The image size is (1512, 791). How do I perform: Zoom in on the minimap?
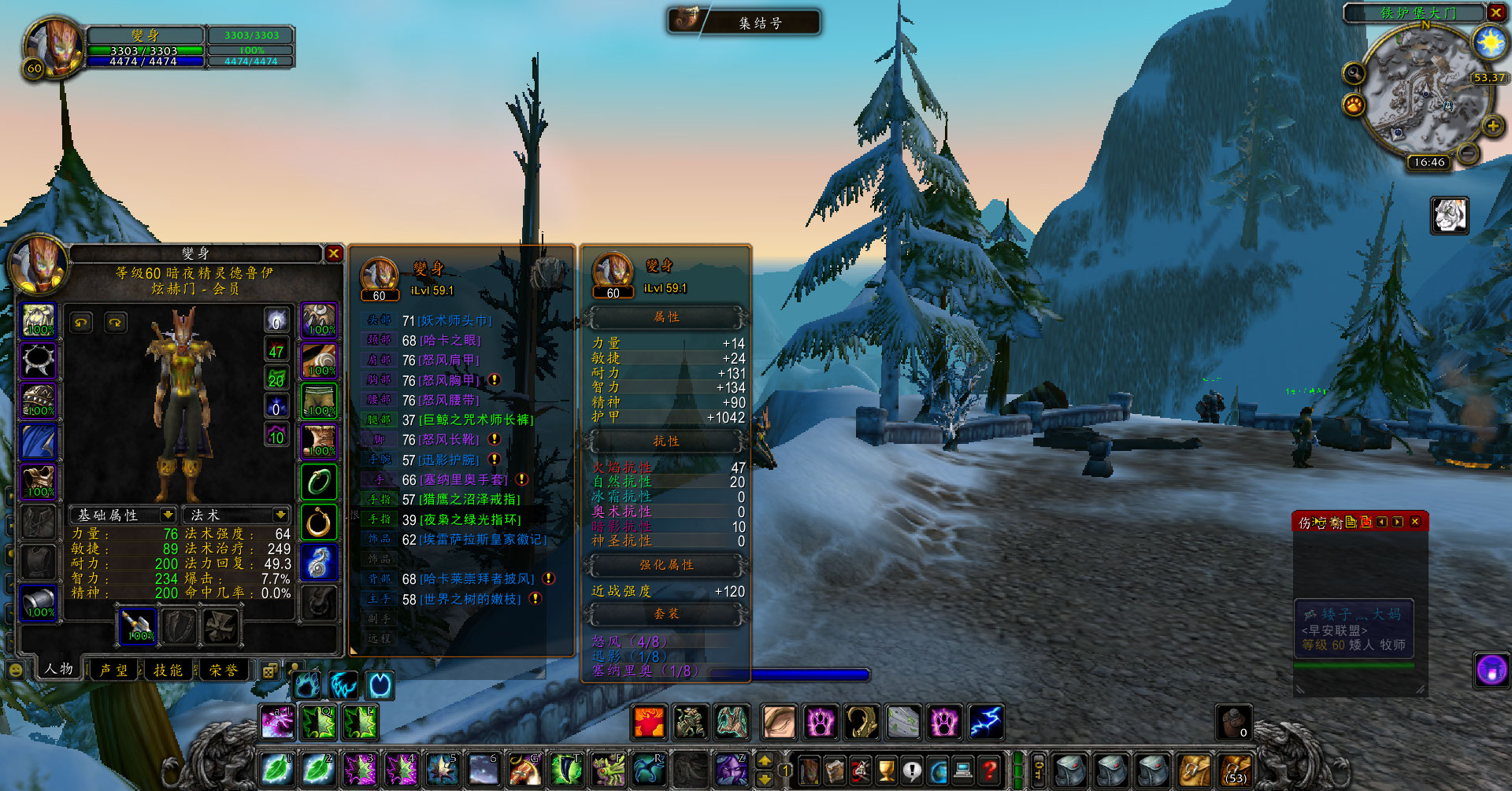[1492, 126]
